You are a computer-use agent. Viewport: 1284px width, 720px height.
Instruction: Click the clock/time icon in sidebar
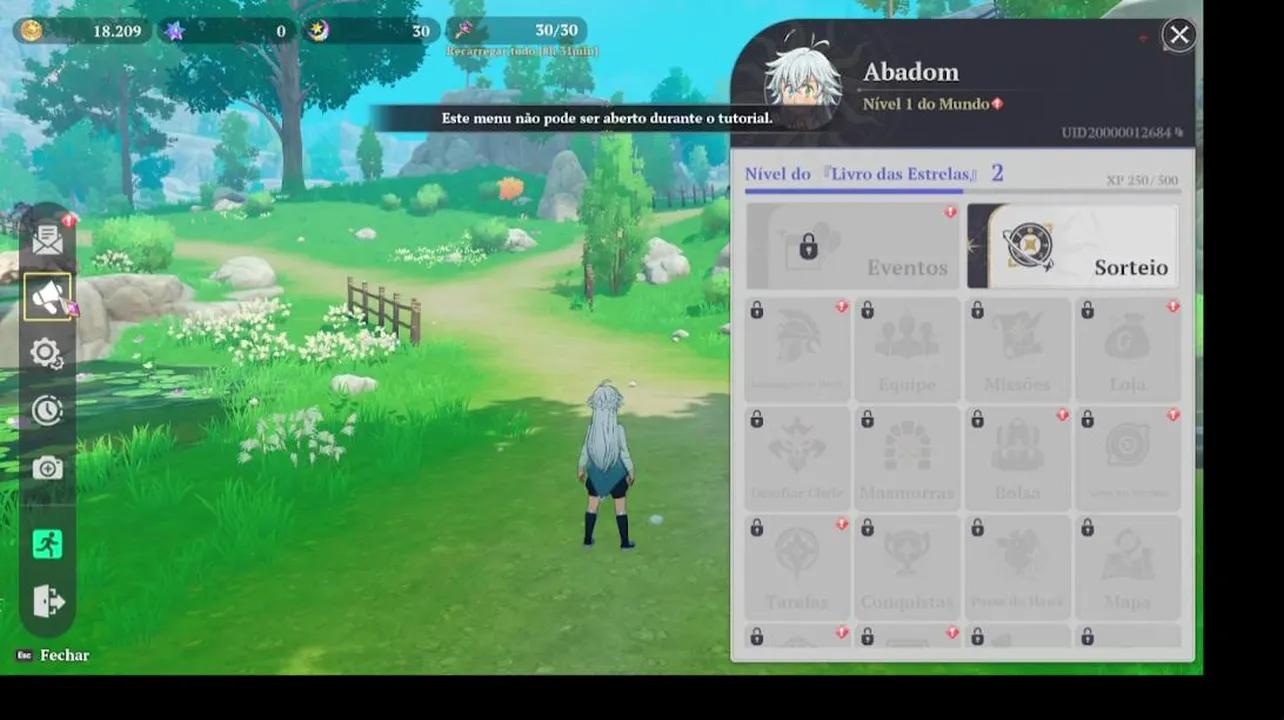(x=47, y=410)
